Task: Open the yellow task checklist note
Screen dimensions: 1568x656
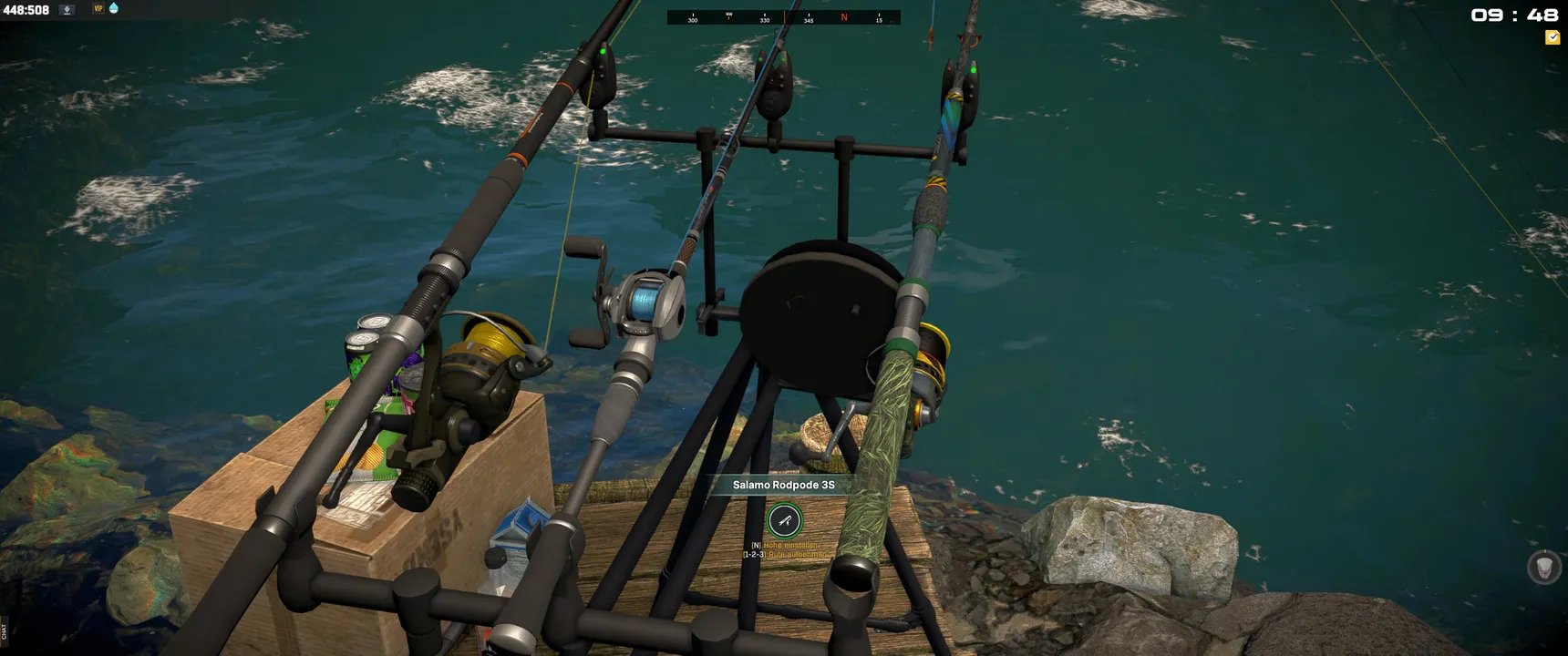Action: tap(1552, 37)
